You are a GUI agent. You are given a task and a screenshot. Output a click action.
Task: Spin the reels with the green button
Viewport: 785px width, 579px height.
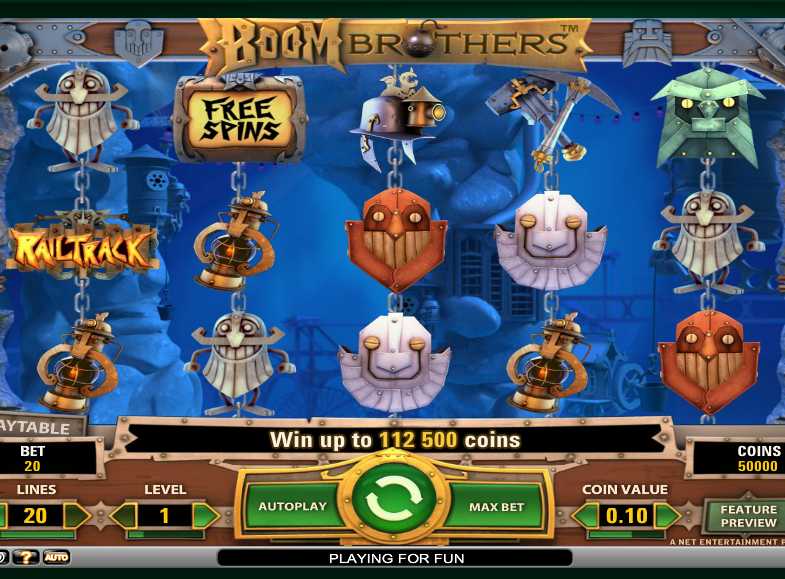pyautogui.click(x=392, y=505)
